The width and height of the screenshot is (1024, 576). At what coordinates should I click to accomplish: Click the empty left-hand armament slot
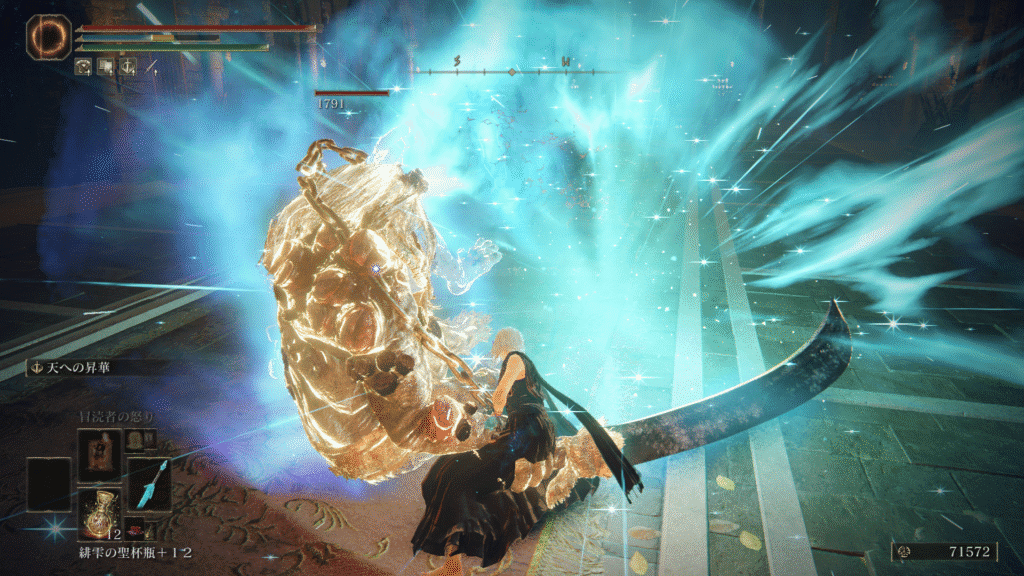pyautogui.click(x=49, y=484)
